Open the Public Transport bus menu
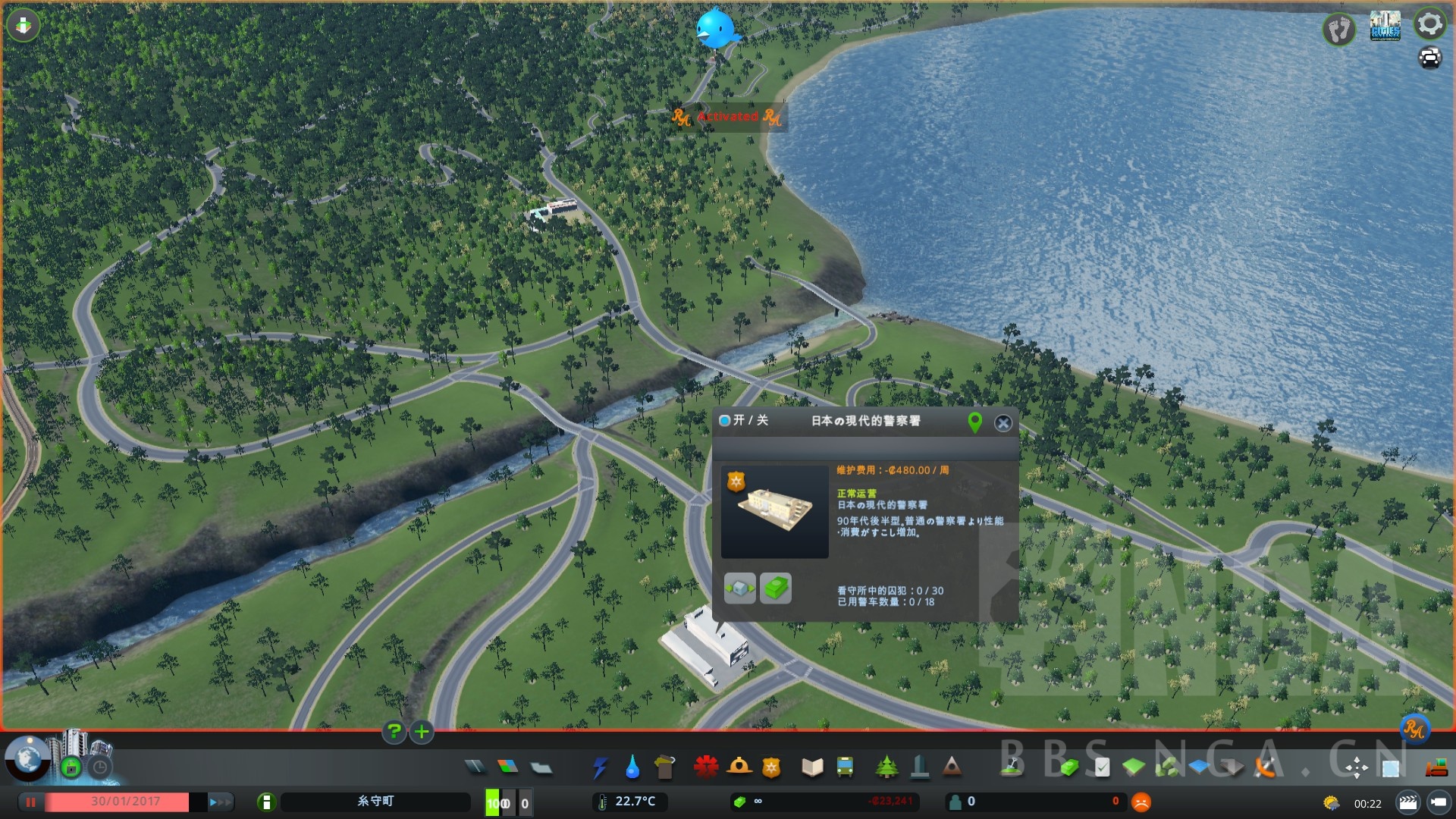This screenshot has width=1456, height=819. coord(845,767)
